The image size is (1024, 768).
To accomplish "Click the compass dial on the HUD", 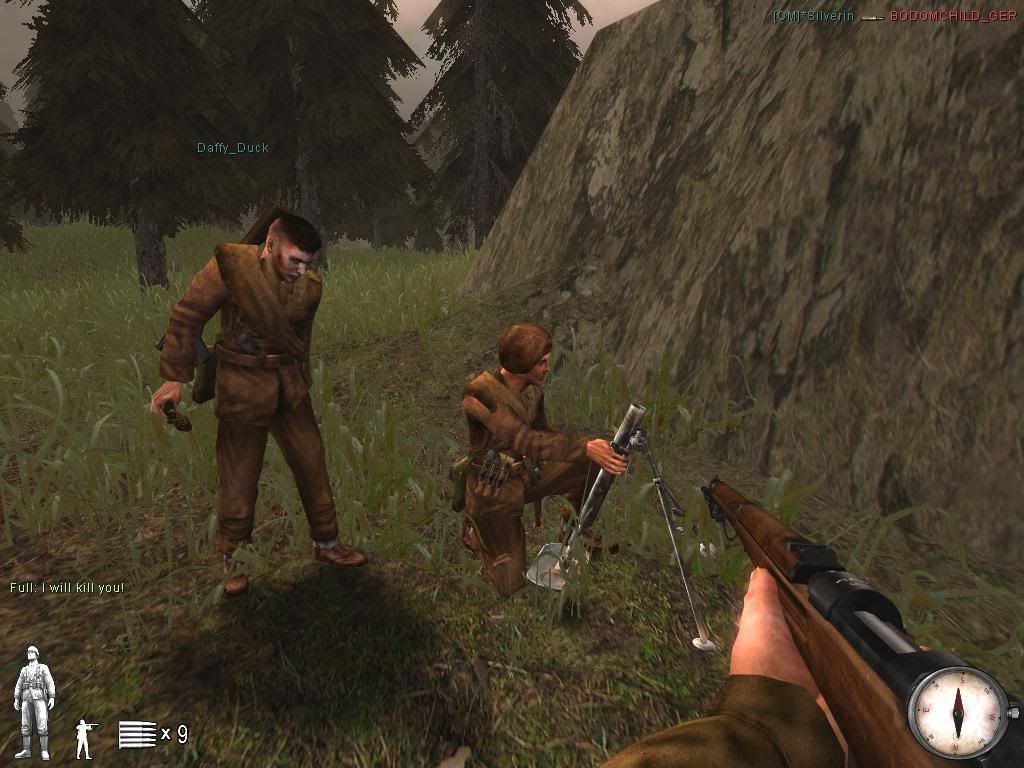I will pos(957,713).
